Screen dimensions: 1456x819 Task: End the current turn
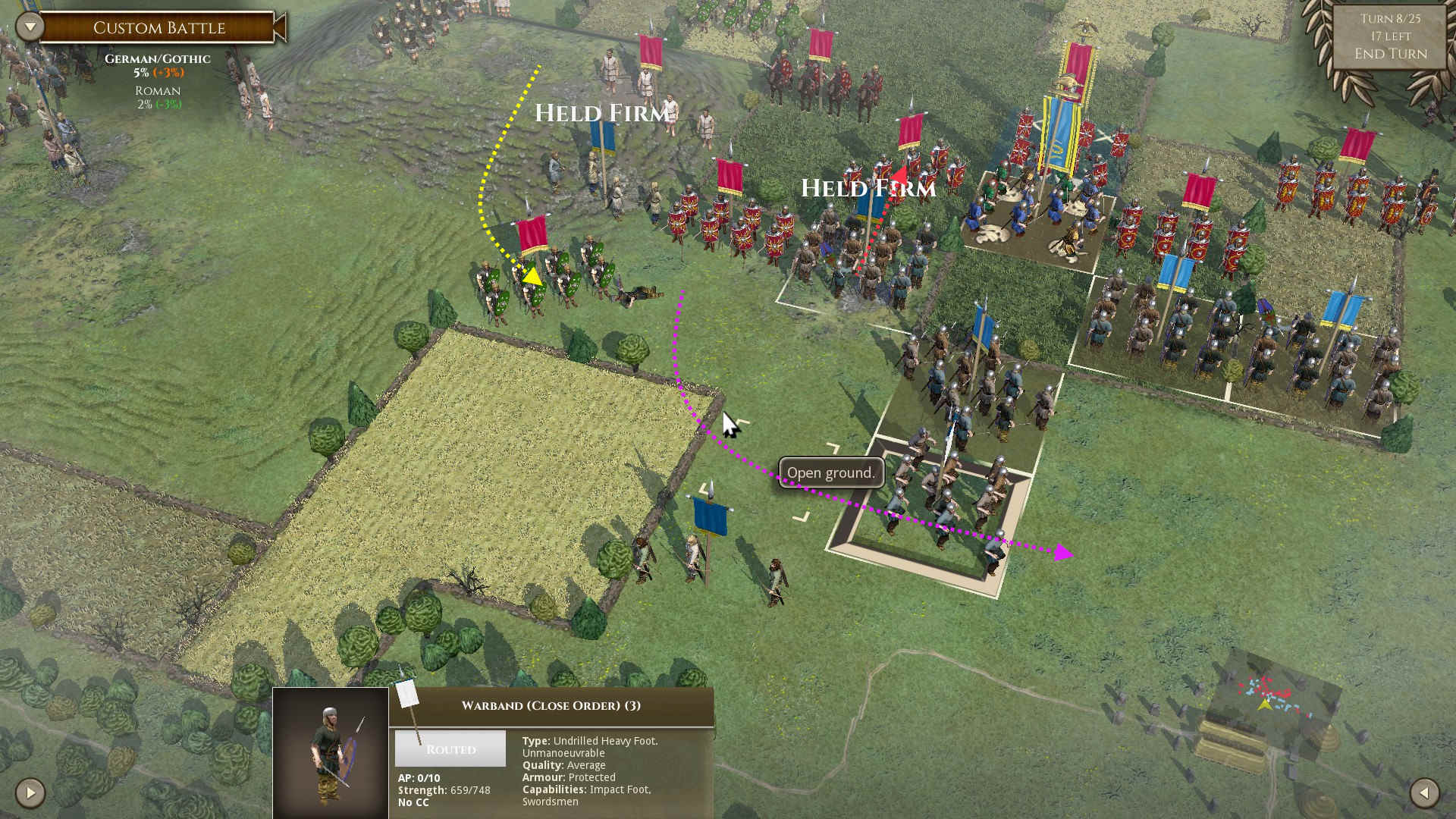click(1390, 54)
